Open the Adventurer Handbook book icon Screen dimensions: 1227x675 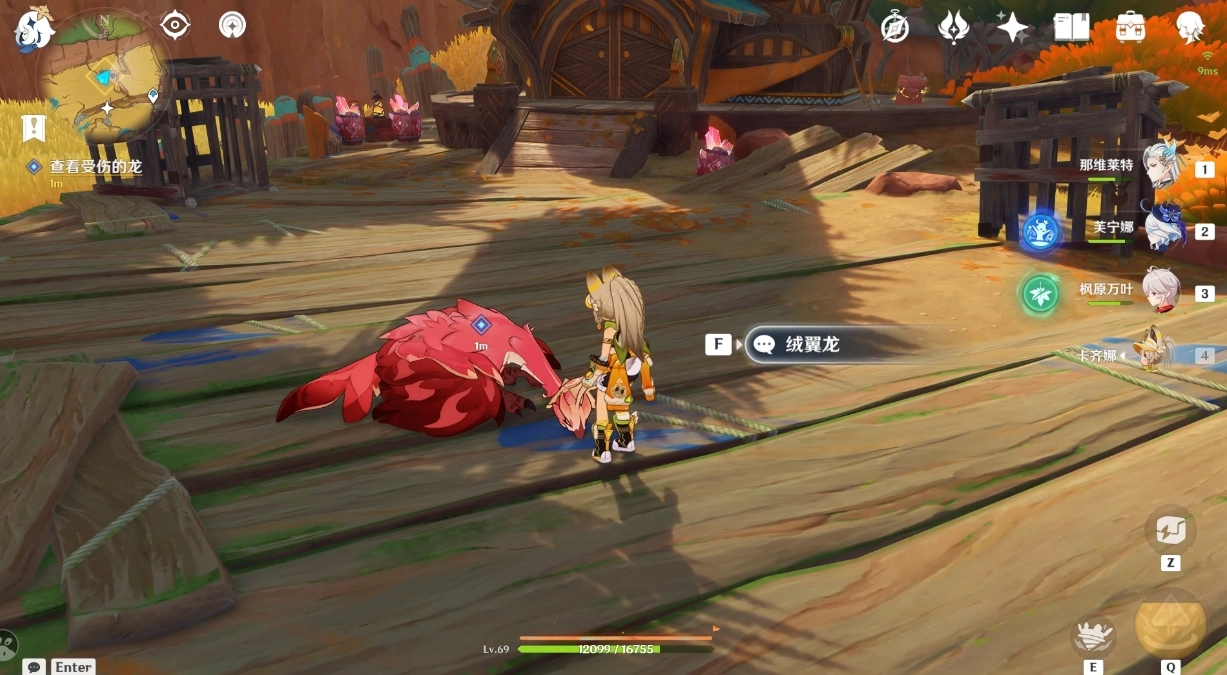pos(1071,27)
